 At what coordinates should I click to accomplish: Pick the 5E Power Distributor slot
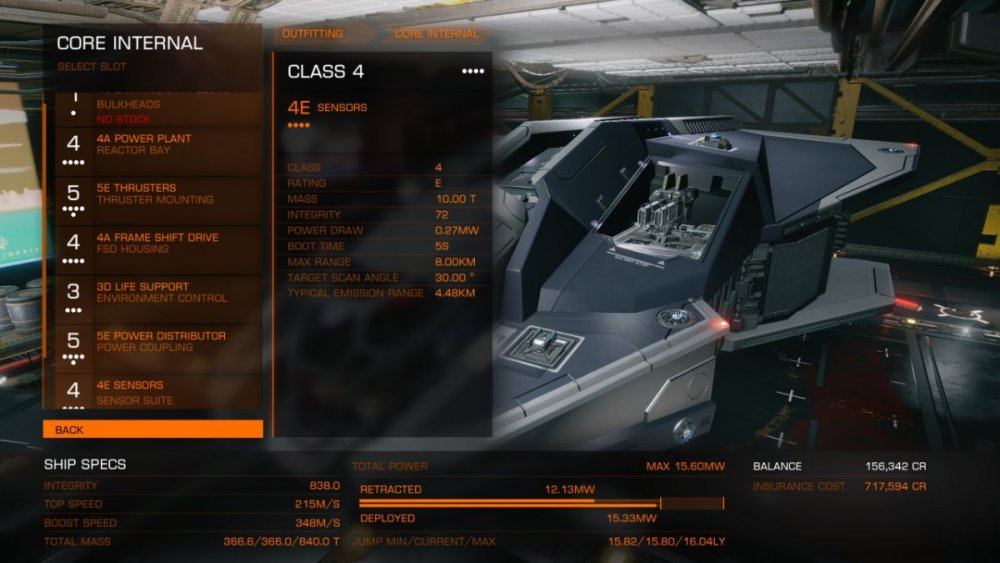[153, 342]
